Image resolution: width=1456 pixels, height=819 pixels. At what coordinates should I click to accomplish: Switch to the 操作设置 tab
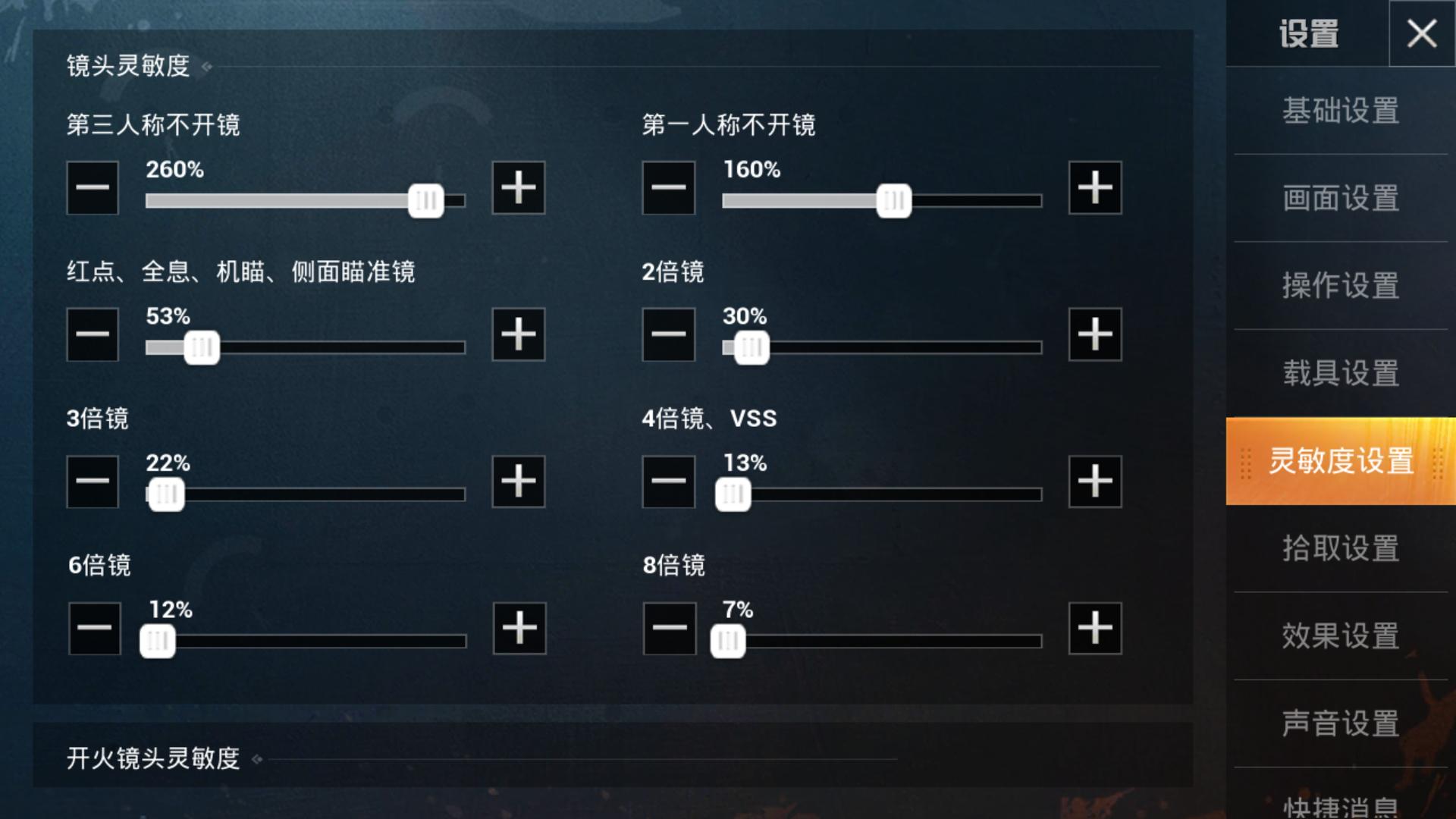(1339, 287)
